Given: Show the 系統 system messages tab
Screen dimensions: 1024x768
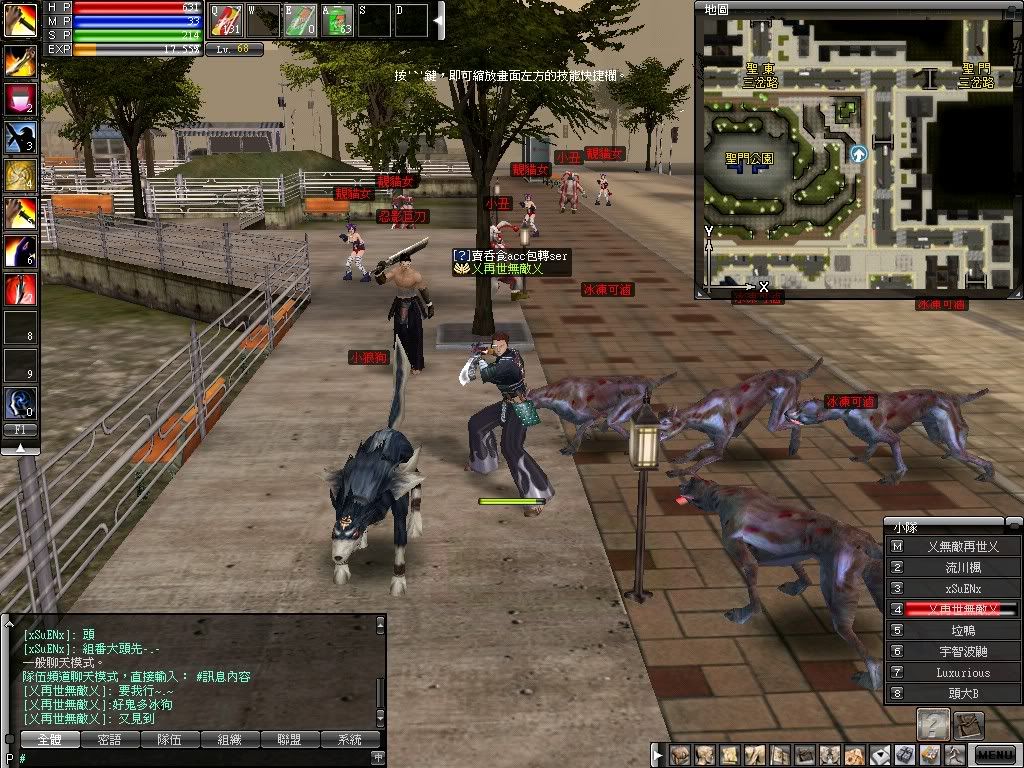Looking at the screenshot, I should coord(350,740).
